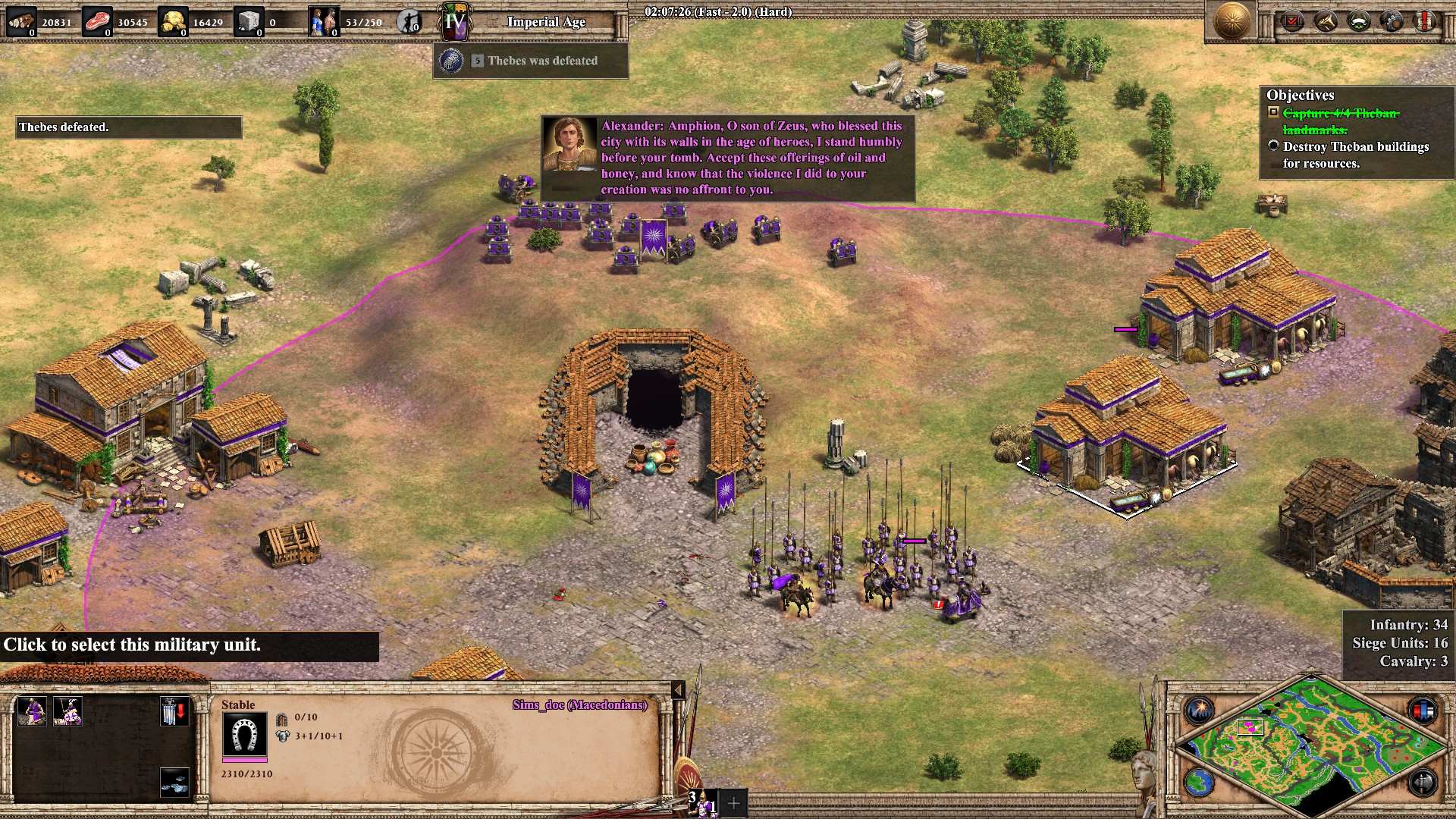Viewport: 1456px width, 819px height.
Task: Switch minimap to the globe terrain view
Action: pos(1200,782)
